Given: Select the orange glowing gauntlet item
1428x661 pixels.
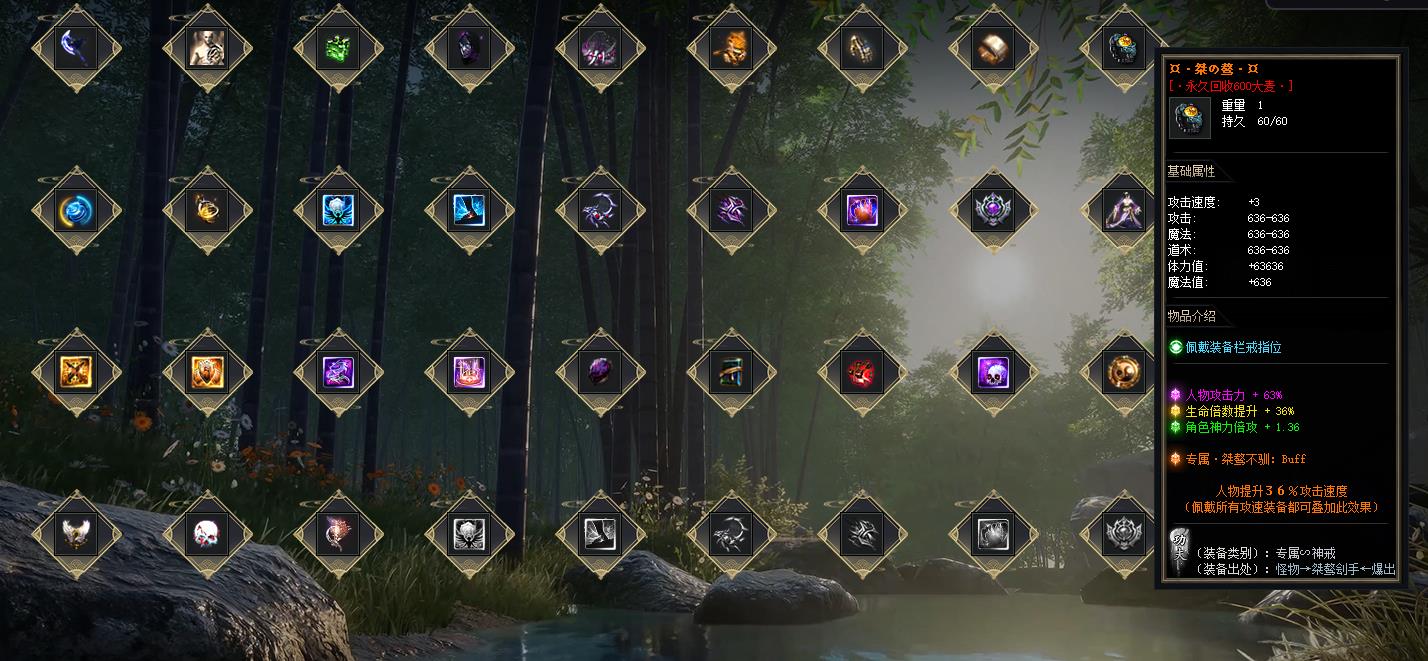Looking at the screenshot, I should pyautogui.click(x=731, y=47).
